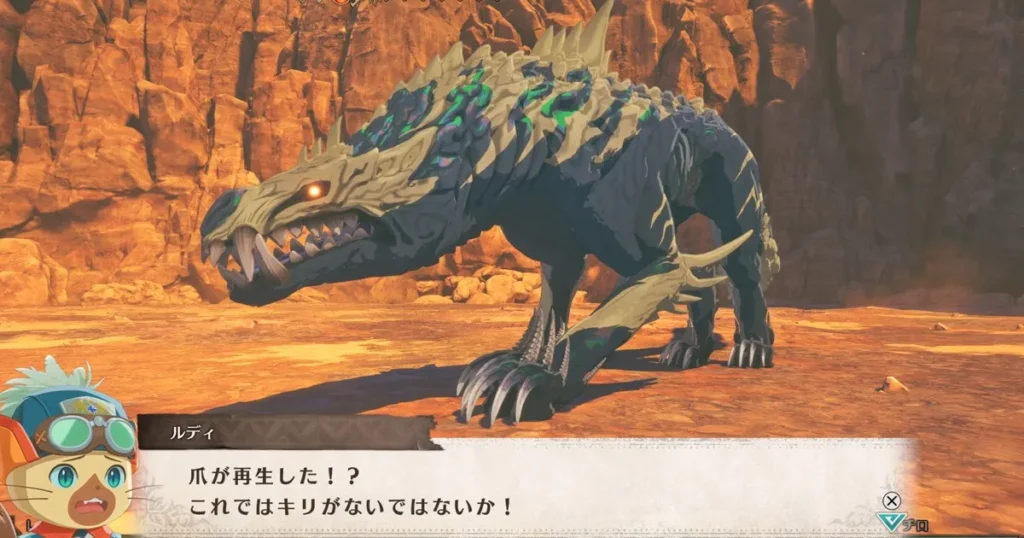The image size is (1024, 538).
Task: Click the teal dialogue advance arrow
Action: tap(886, 520)
